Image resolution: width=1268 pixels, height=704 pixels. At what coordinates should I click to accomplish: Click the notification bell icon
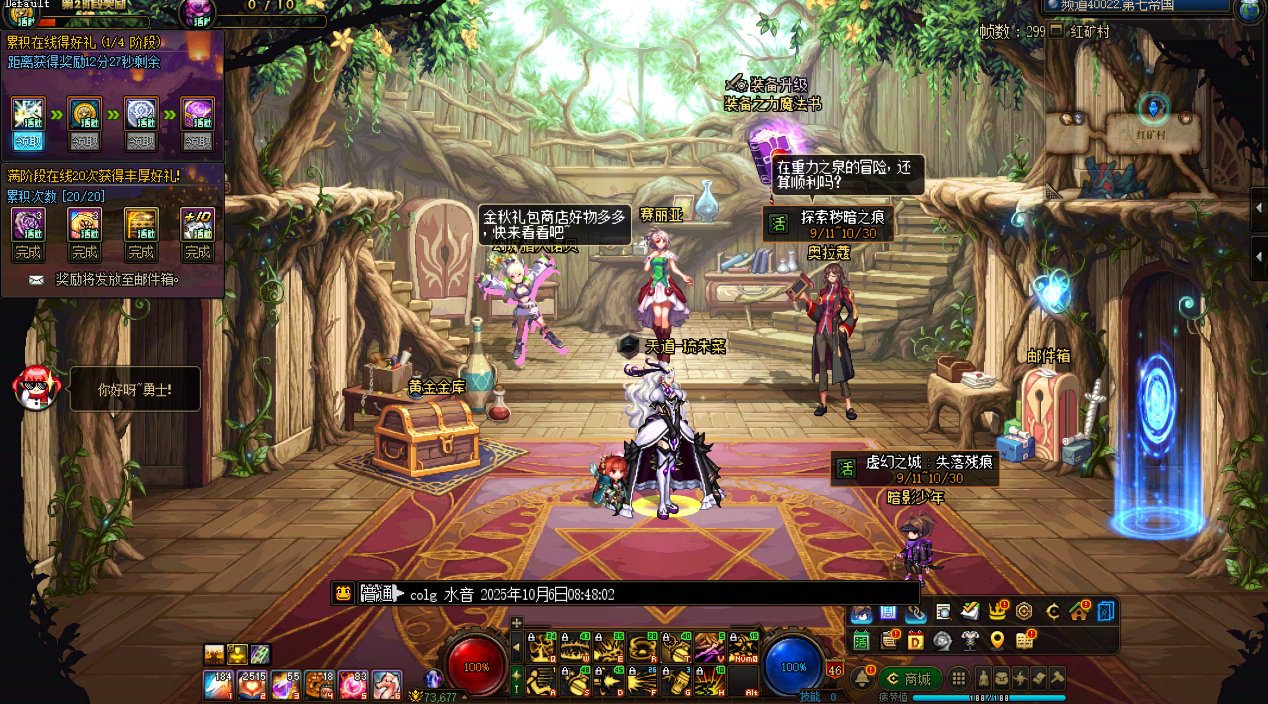click(x=861, y=678)
